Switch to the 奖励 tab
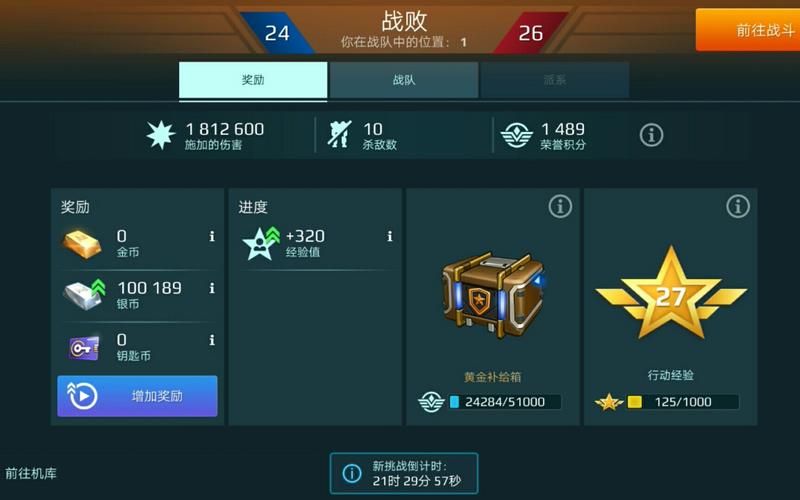This screenshot has height=500, width=800. (253, 80)
